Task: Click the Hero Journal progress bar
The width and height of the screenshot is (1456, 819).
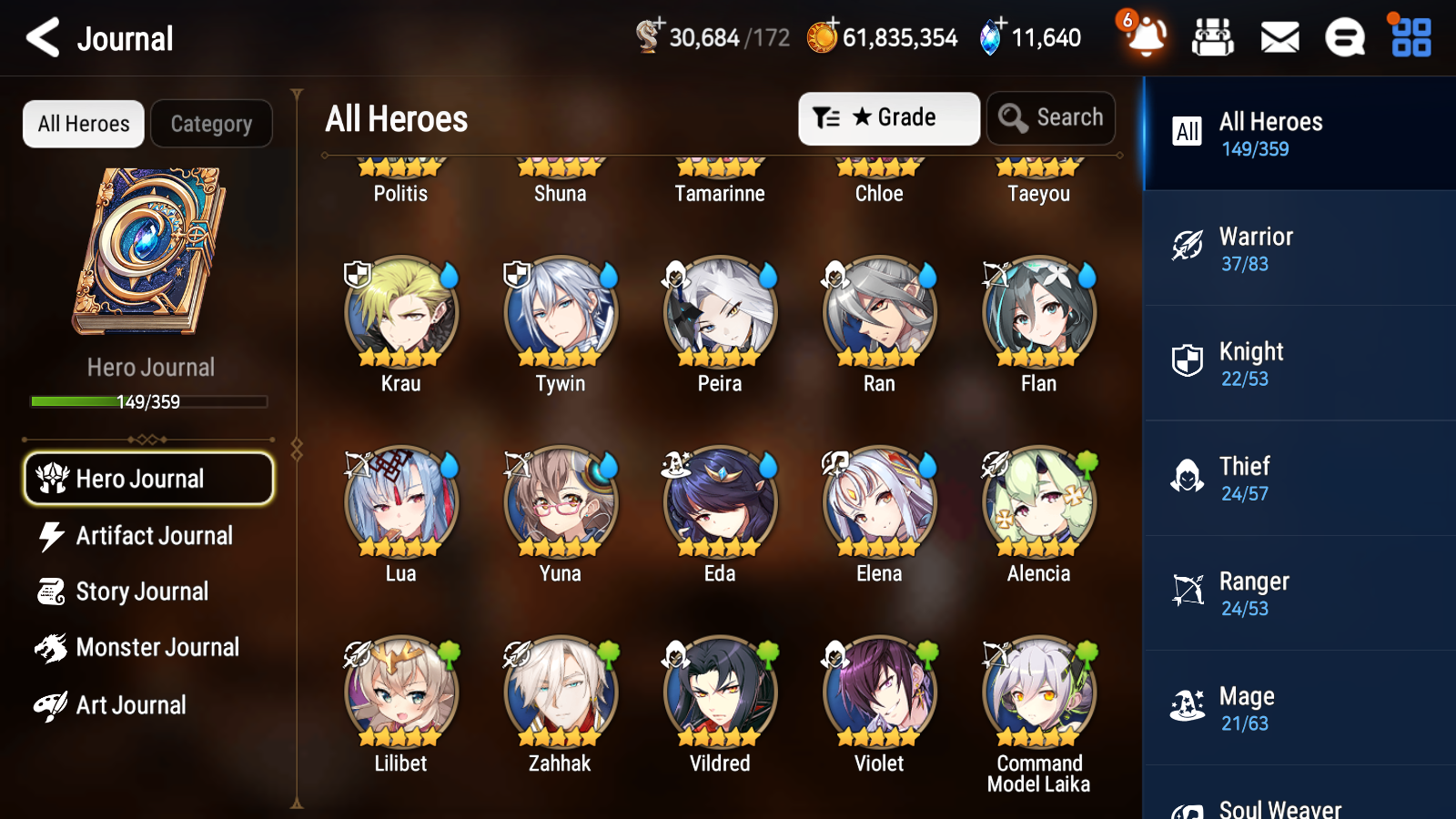Action: pos(148,401)
